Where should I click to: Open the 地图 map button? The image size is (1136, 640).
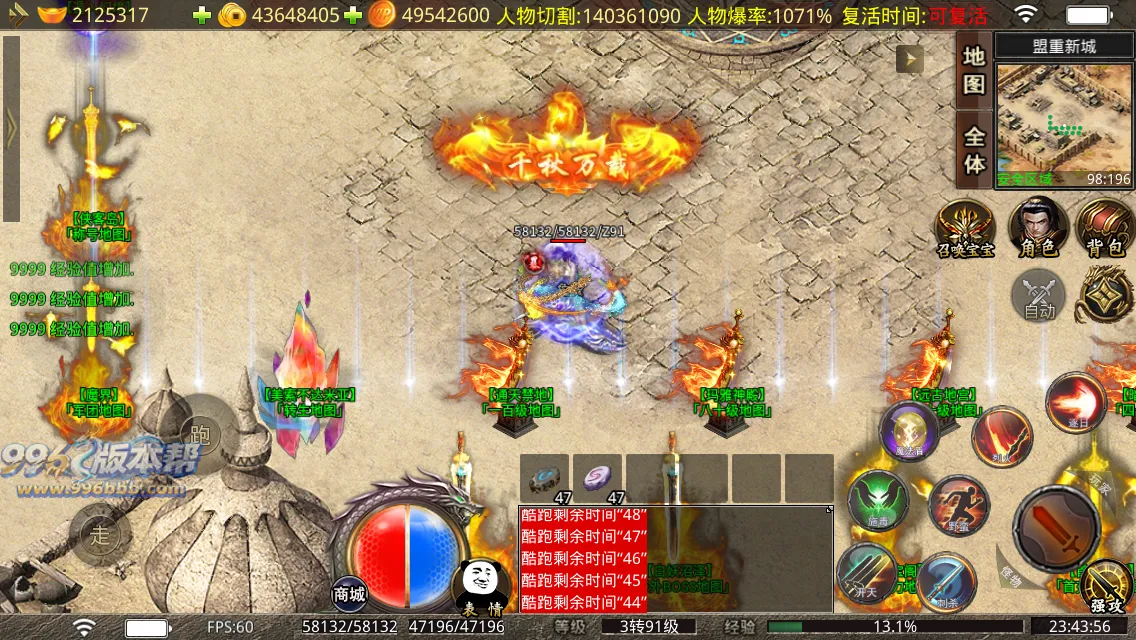[x=974, y=69]
